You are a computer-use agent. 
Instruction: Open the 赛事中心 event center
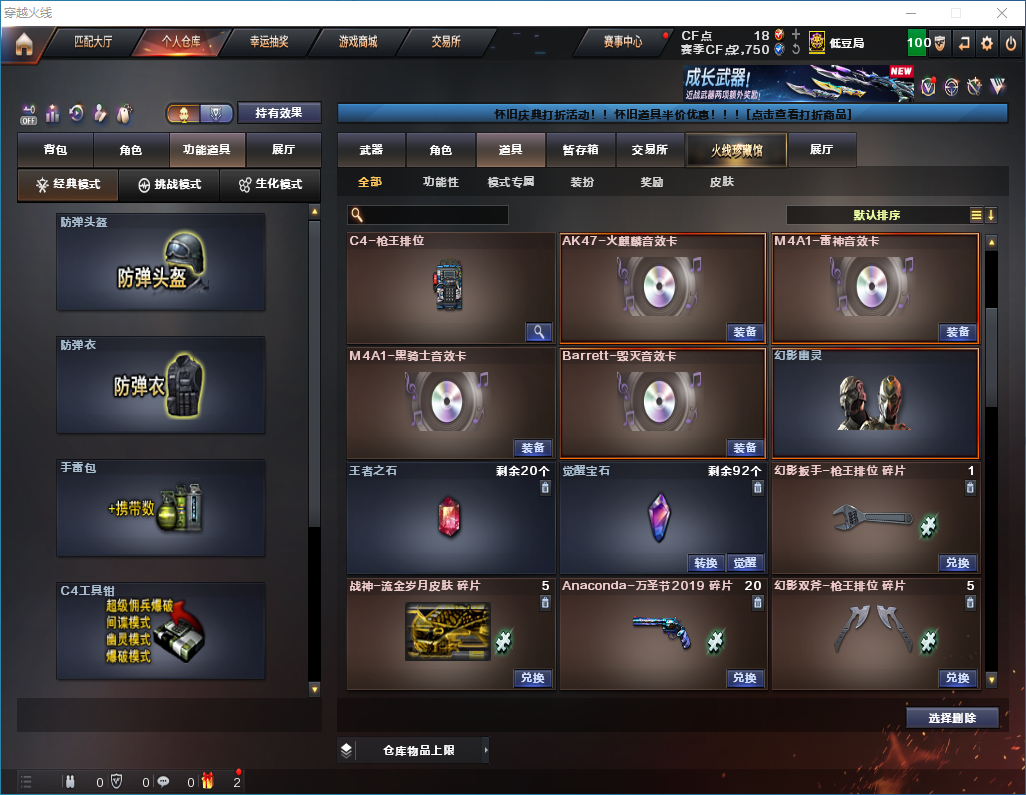pyautogui.click(x=622, y=42)
